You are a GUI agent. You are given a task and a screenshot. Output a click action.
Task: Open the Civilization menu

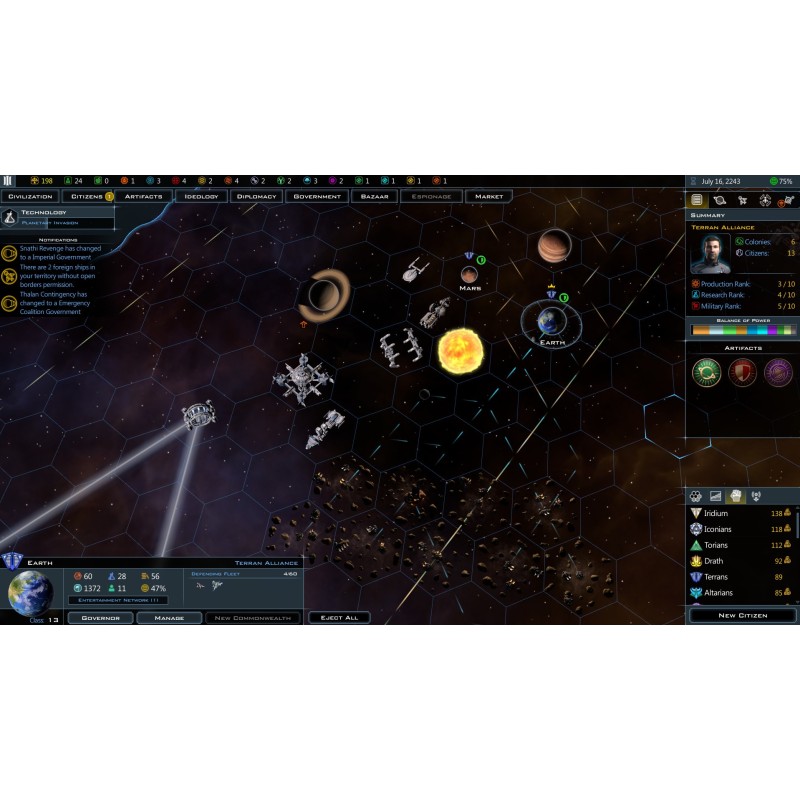(30, 196)
